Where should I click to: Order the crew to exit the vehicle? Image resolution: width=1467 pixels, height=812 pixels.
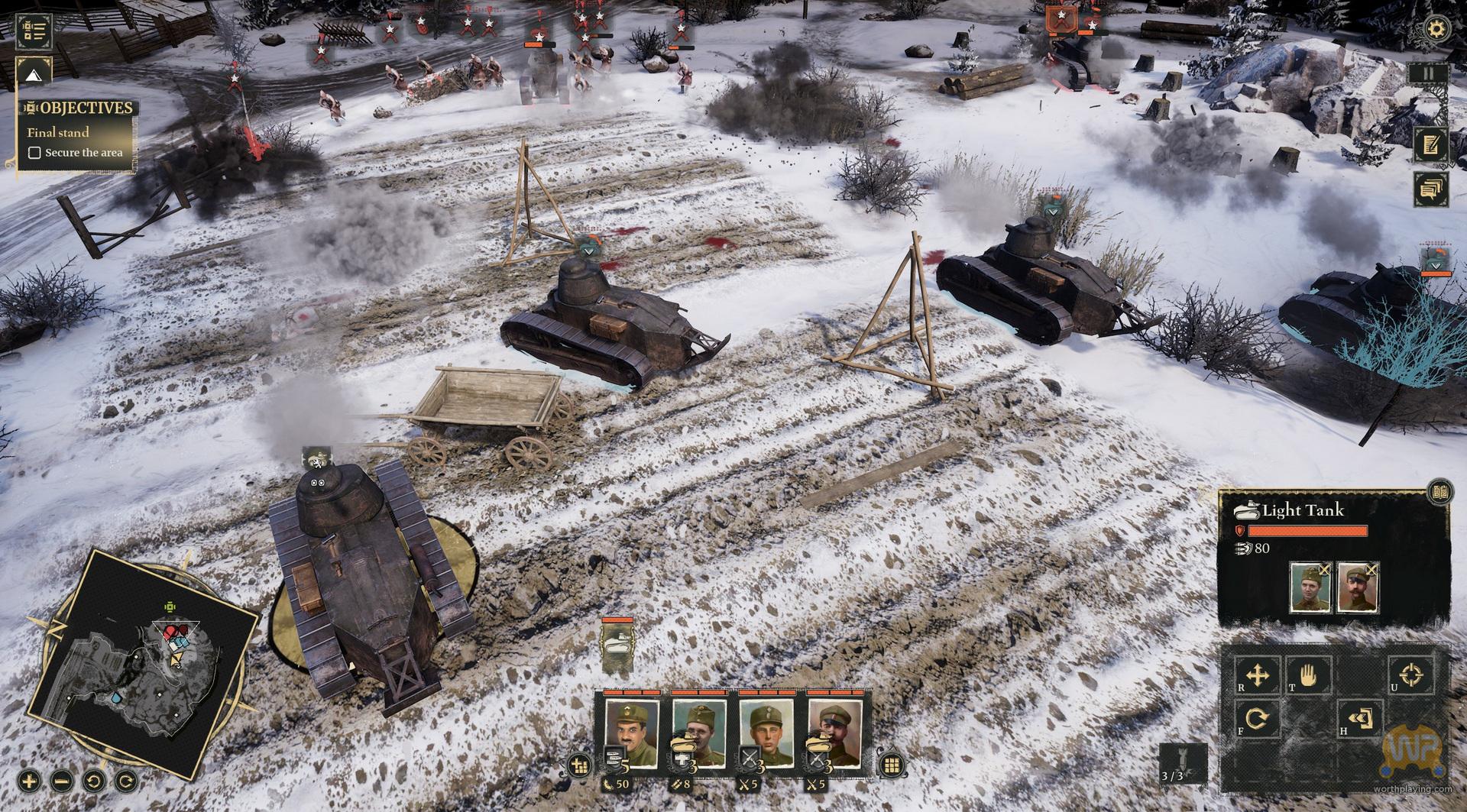coord(1361,719)
